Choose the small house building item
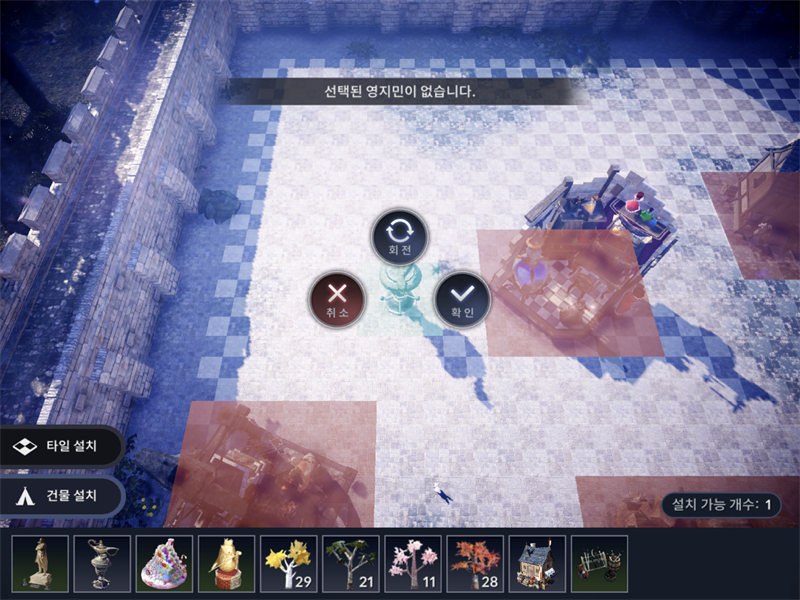This screenshot has width=800, height=600. coord(537,563)
